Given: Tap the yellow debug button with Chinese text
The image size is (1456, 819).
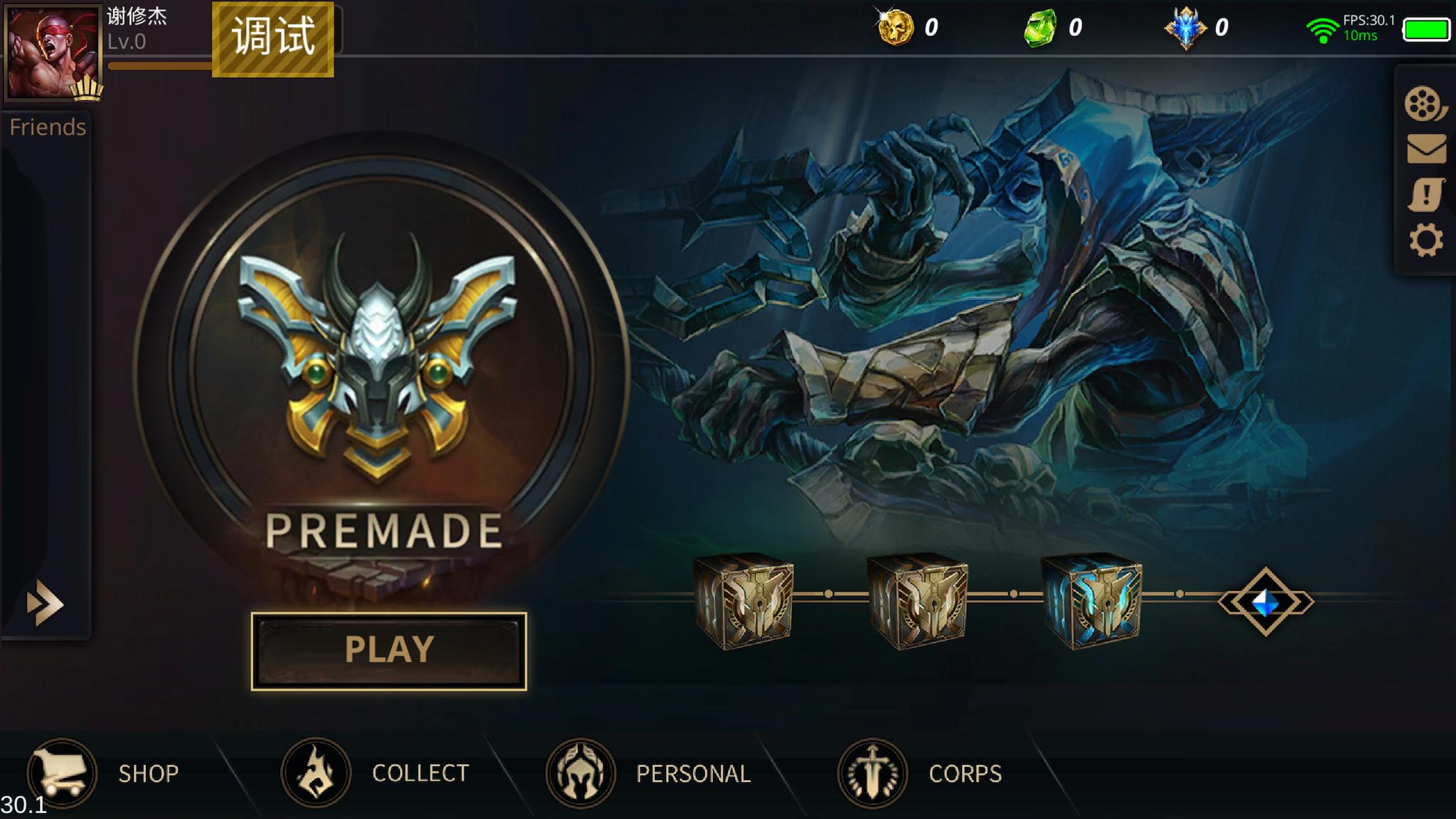Looking at the screenshot, I should pyautogui.click(x=273, y=38).
